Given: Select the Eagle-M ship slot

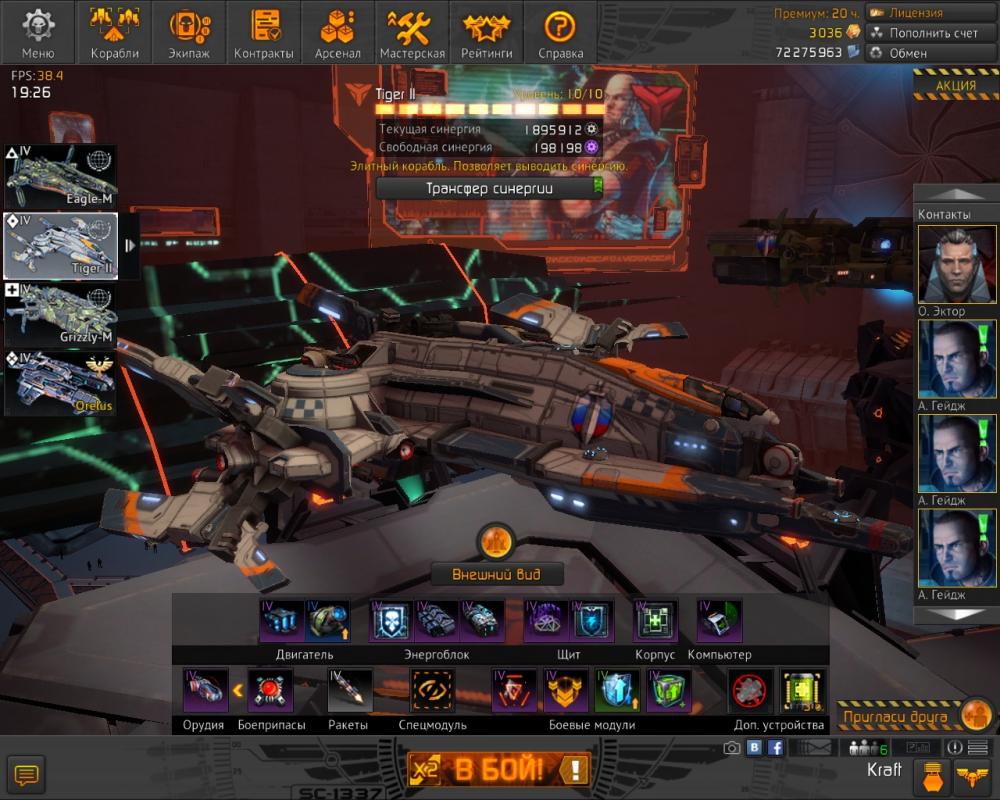Looking at the screenshot, I should [x=62, y=177].
